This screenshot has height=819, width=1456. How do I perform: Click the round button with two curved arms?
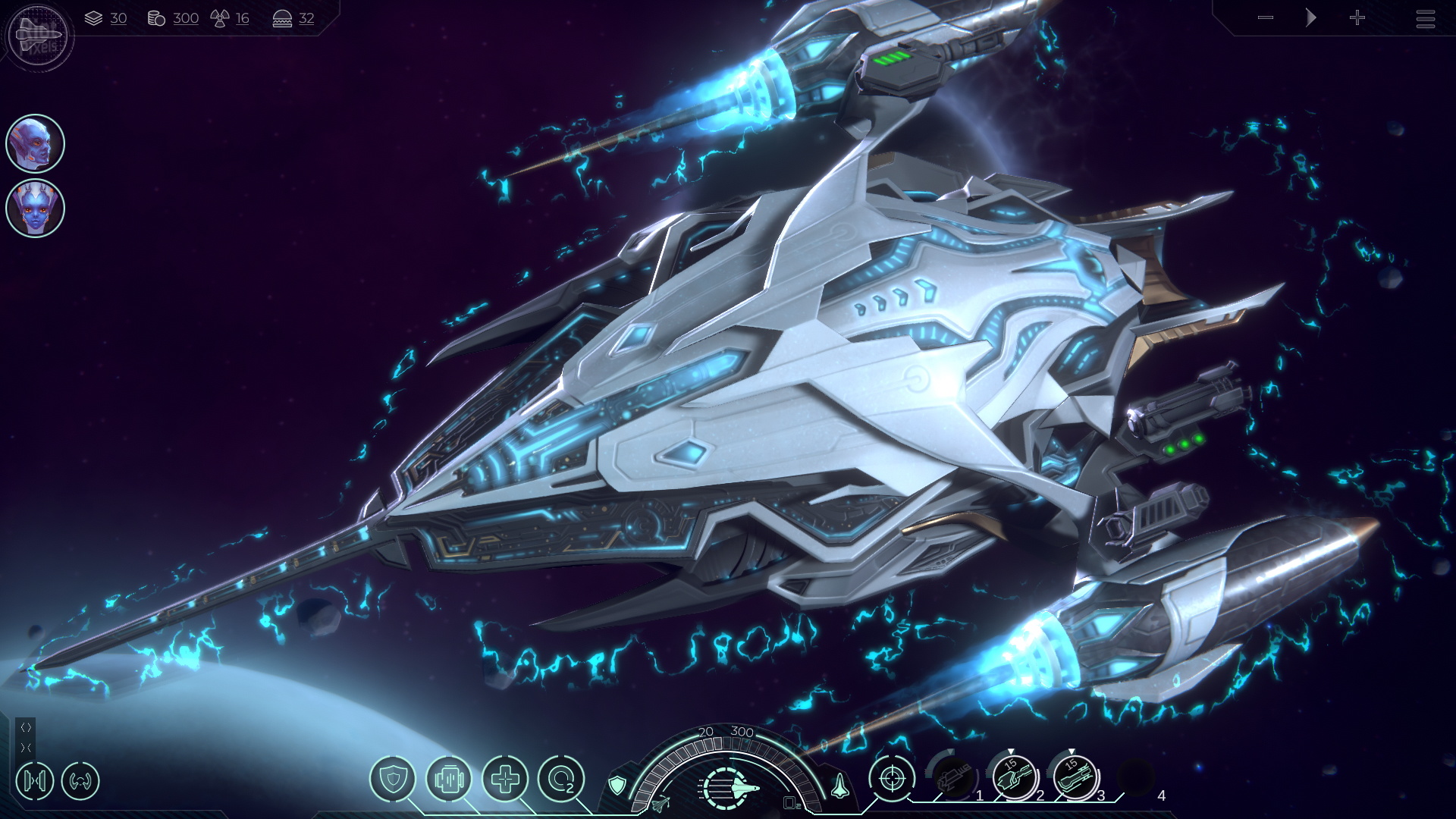coord(80,780)
